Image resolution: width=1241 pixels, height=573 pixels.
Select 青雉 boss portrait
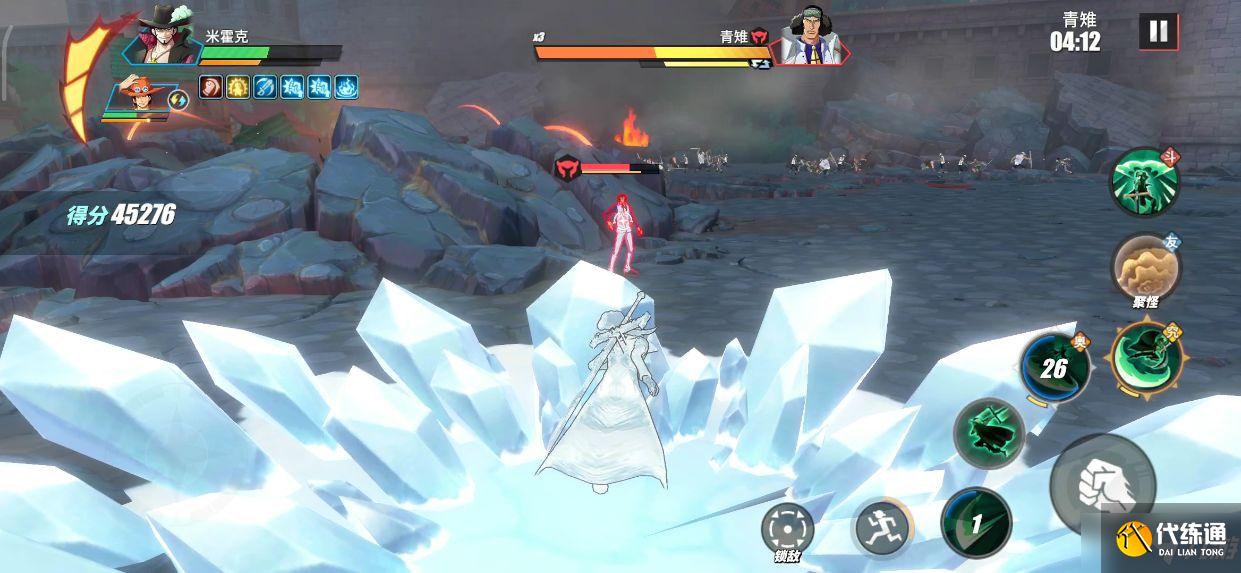(x=810, y=38)
